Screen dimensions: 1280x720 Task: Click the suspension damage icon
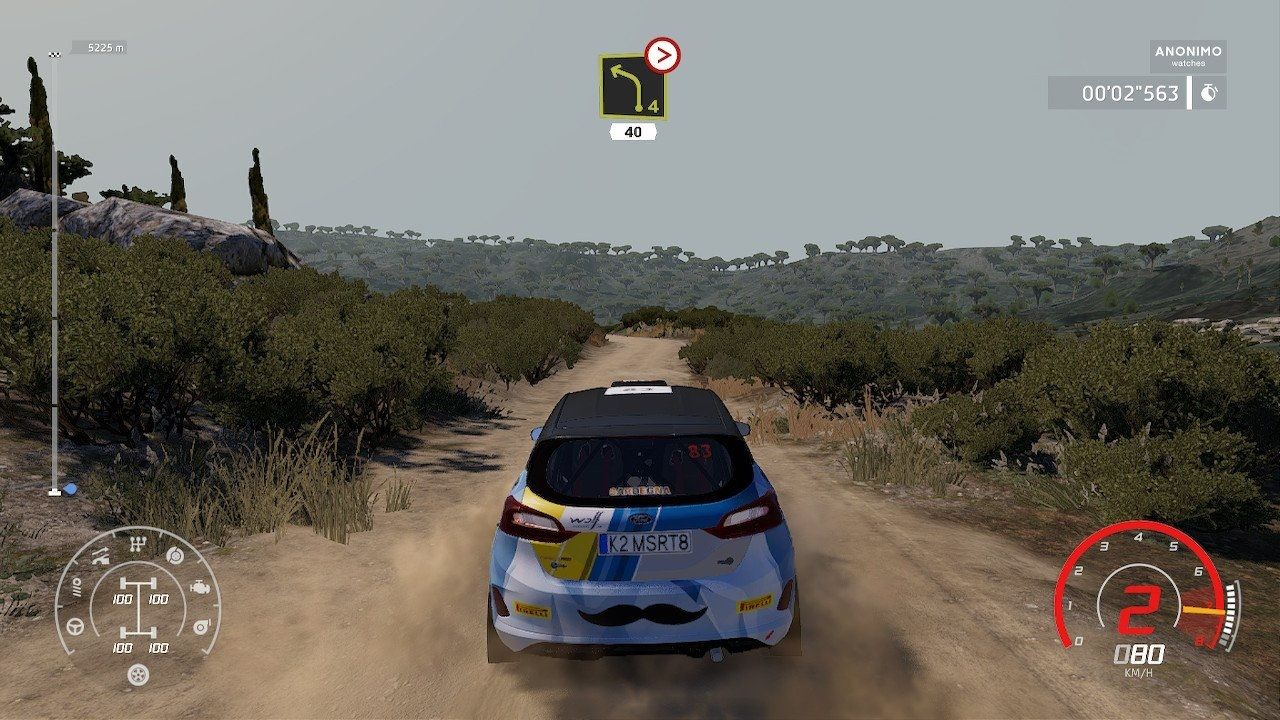(101, 554)
